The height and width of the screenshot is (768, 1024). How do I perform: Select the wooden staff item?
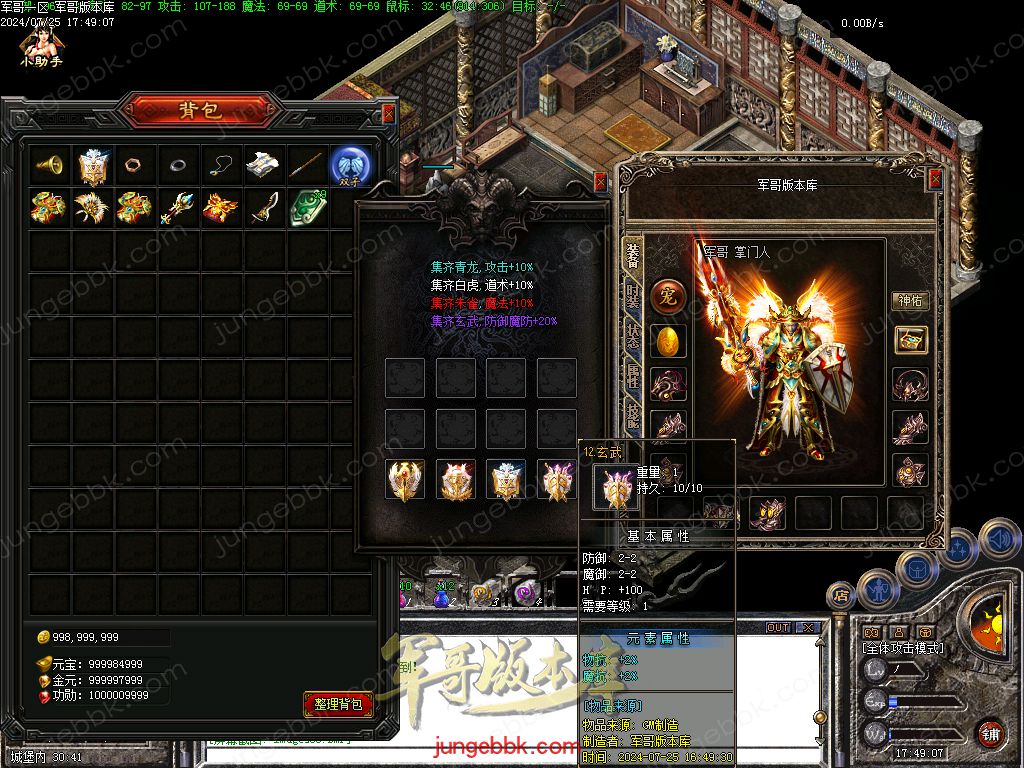[306, 165]
